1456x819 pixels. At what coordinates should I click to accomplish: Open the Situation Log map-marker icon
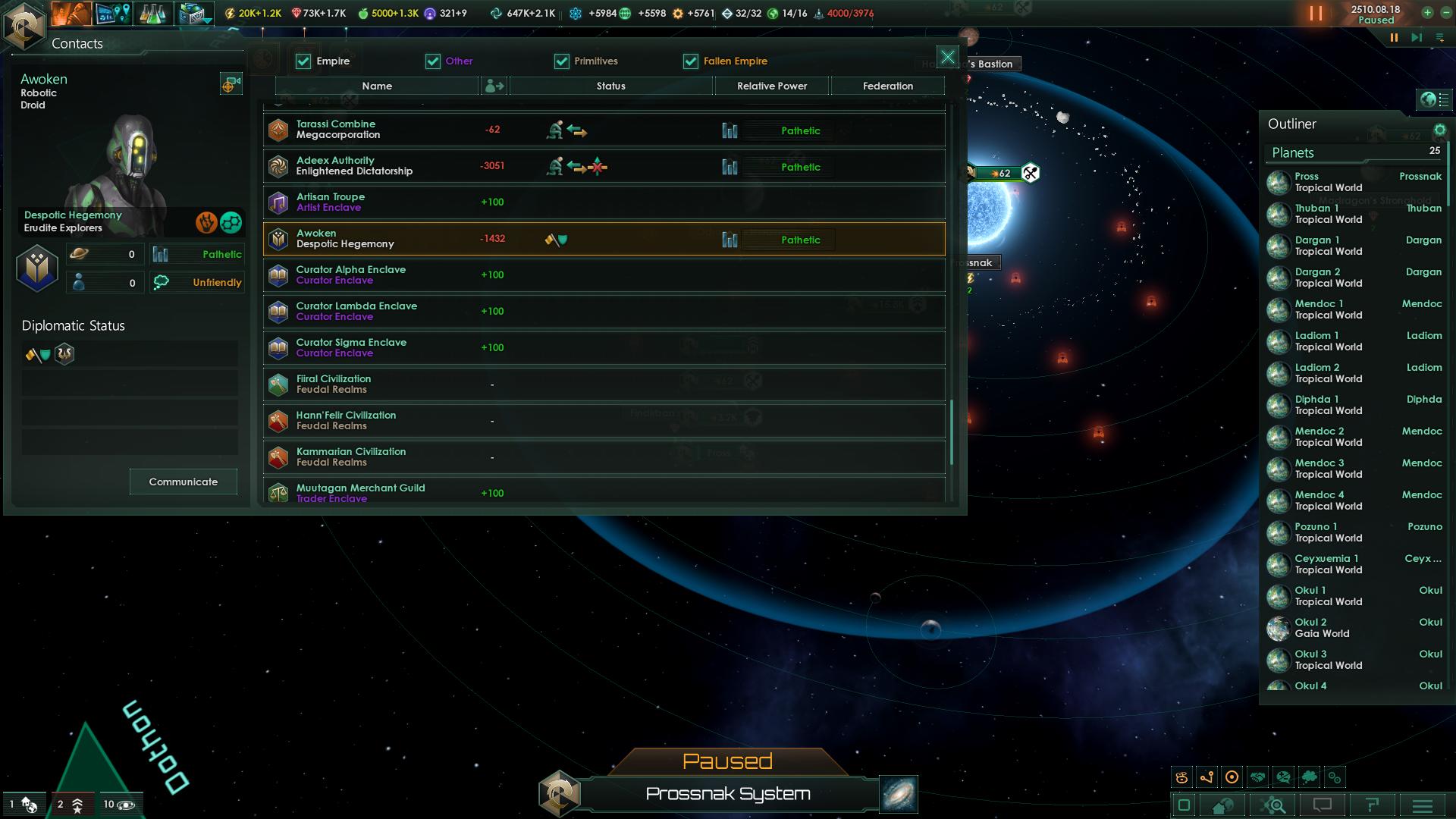[114, 14]
